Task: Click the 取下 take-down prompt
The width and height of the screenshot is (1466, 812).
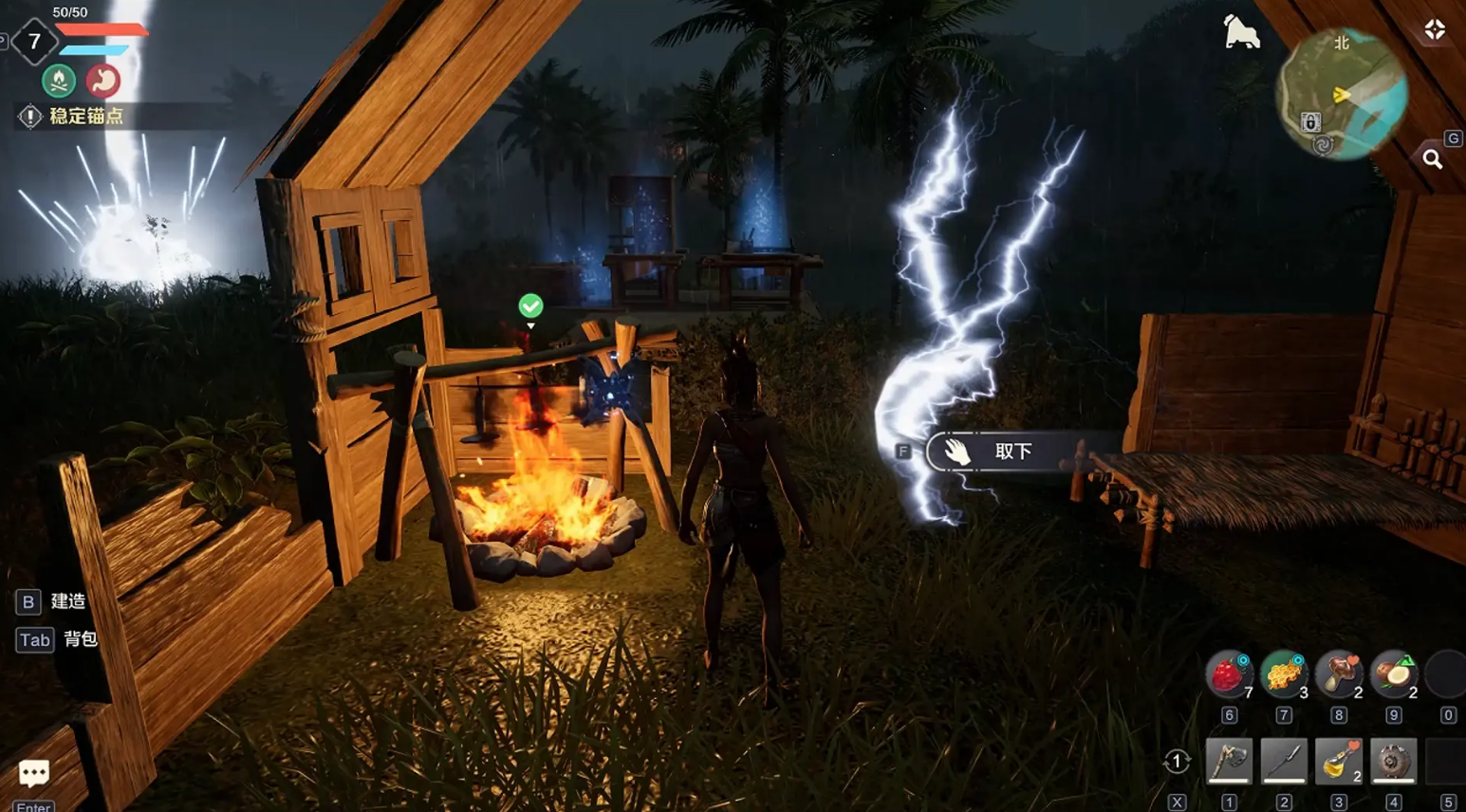Action: 1011,452
